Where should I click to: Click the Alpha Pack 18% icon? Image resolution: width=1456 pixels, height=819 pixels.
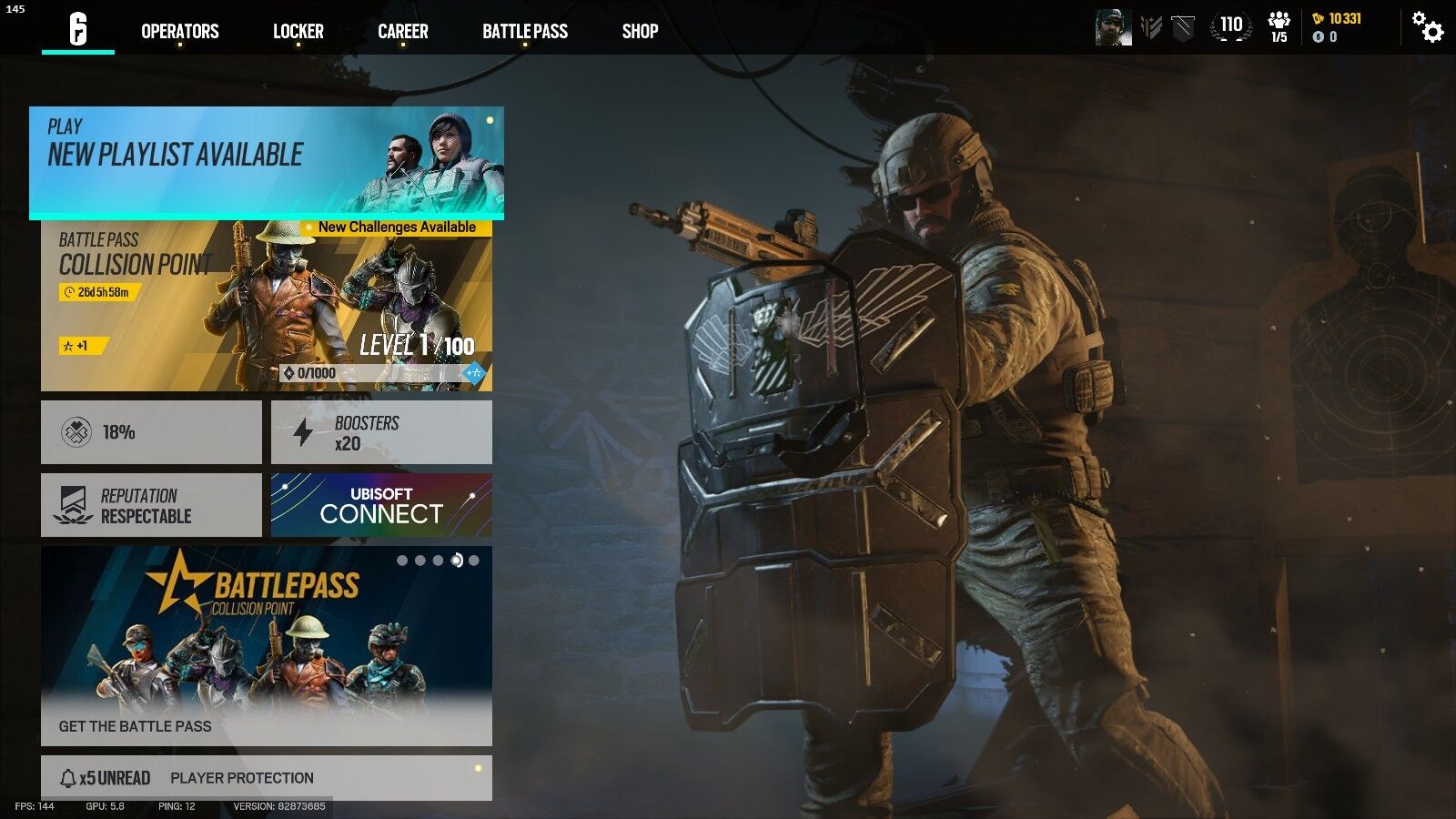click(76, 431)
